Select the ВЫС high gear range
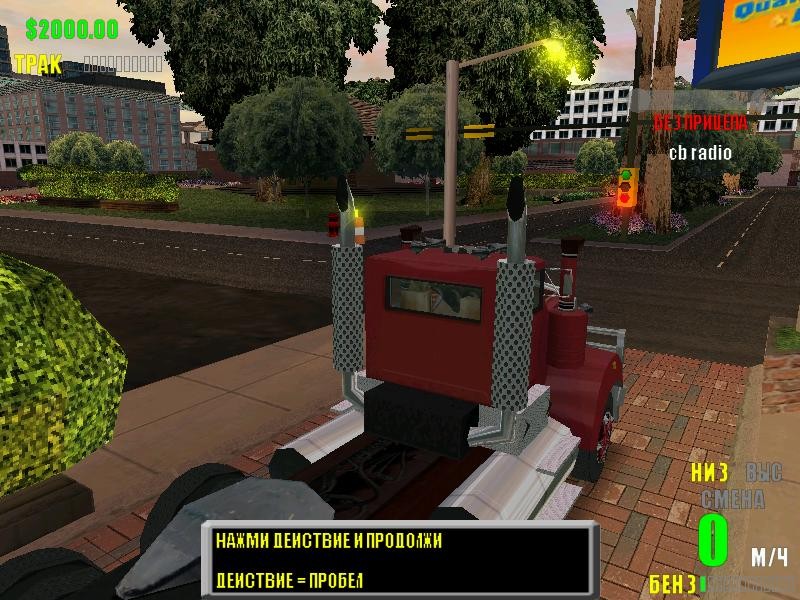Viewport: 800px width, 600px height. 765,472
